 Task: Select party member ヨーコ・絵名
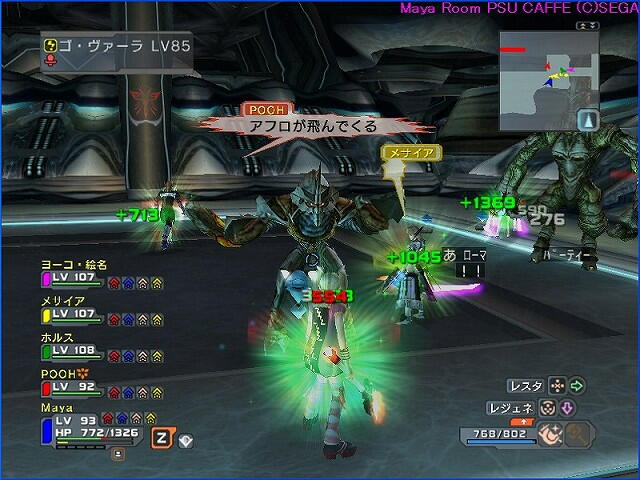(73, 265)
